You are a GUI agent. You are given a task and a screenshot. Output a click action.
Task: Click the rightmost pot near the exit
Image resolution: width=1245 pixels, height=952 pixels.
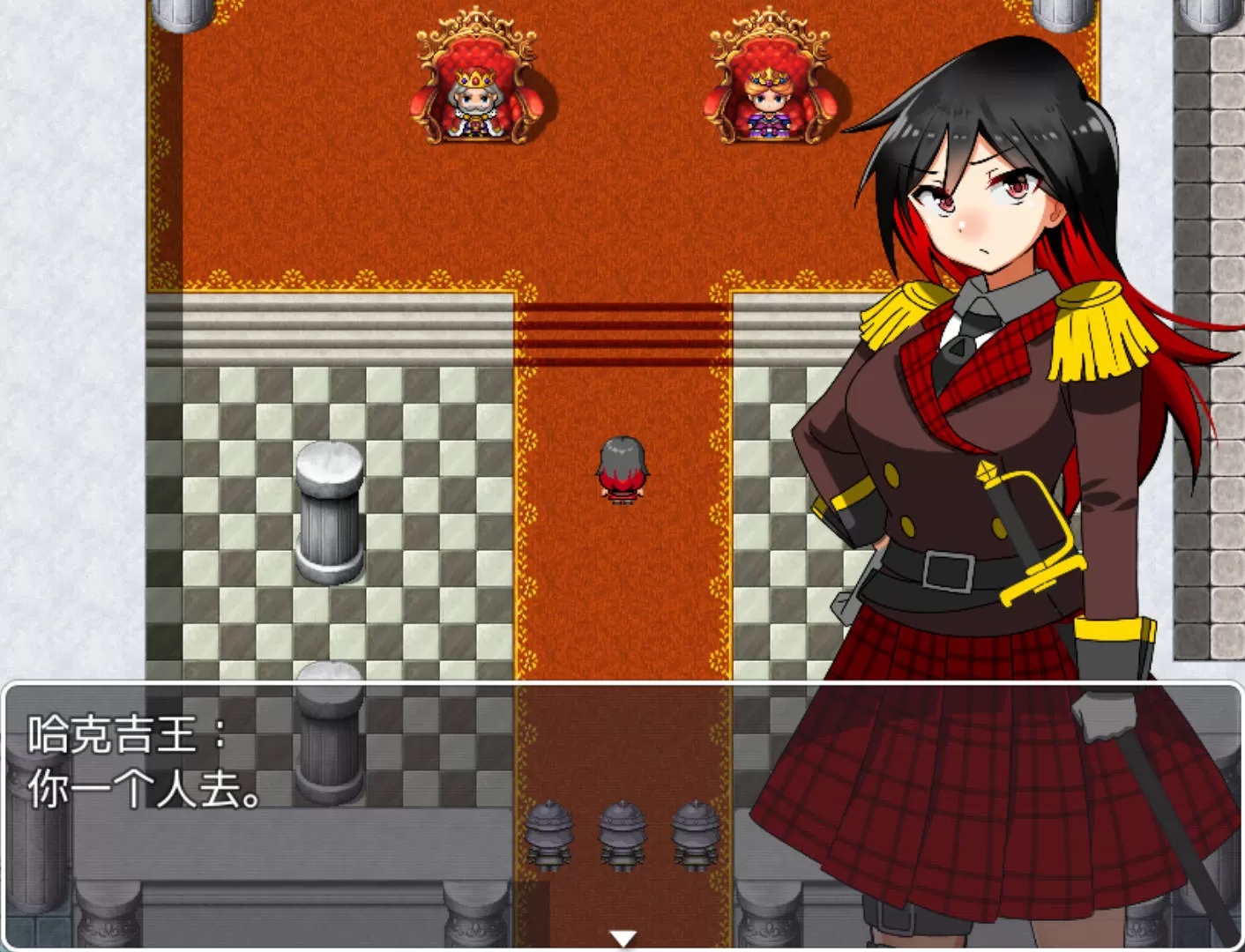click(x=693, y=833)
